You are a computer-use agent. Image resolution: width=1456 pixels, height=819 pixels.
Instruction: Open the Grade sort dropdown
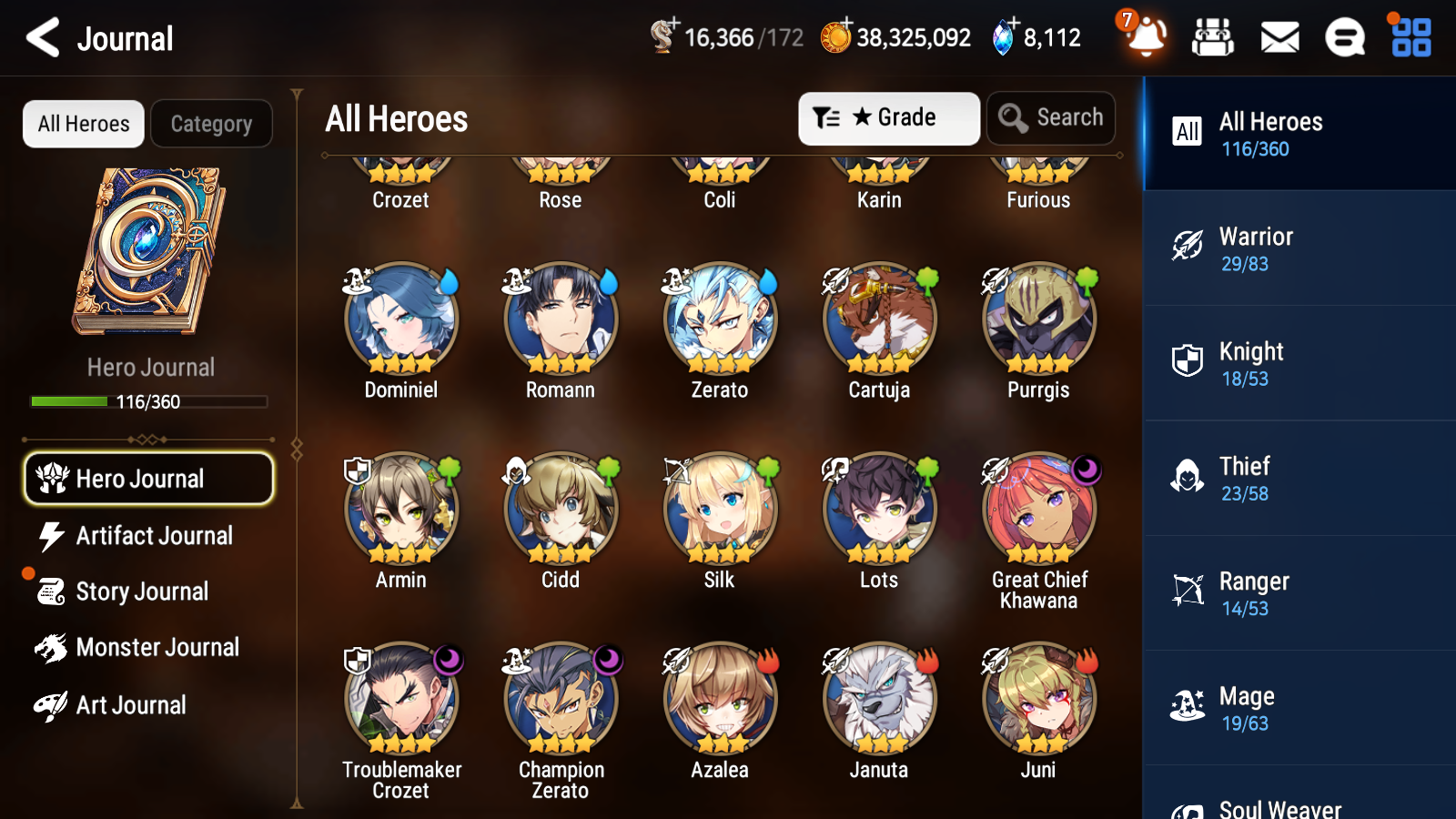(x=888, y=117)
